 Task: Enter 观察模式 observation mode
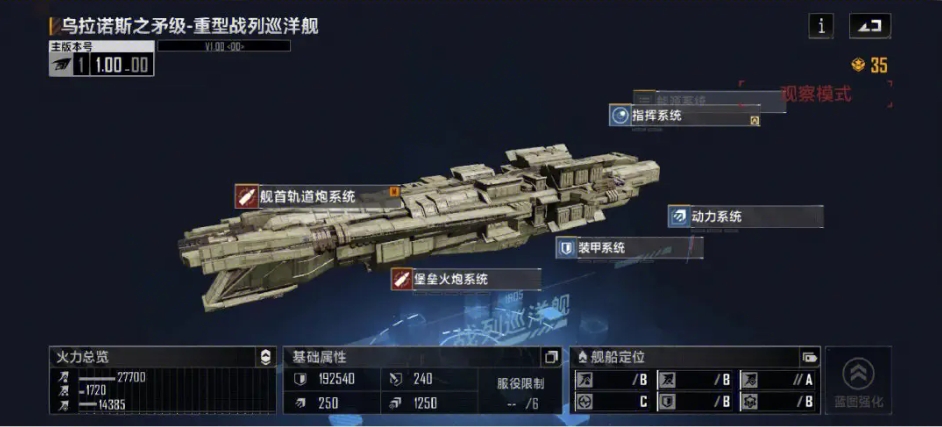pos(815,94)
